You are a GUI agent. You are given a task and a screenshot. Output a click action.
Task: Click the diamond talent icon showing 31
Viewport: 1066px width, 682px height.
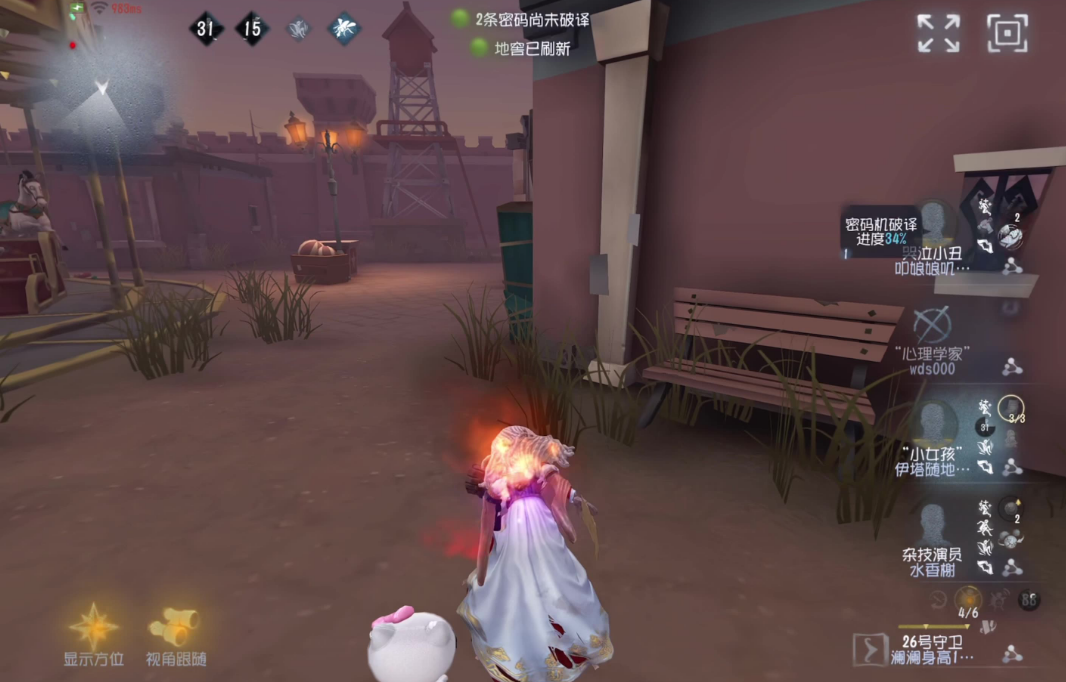205,29
